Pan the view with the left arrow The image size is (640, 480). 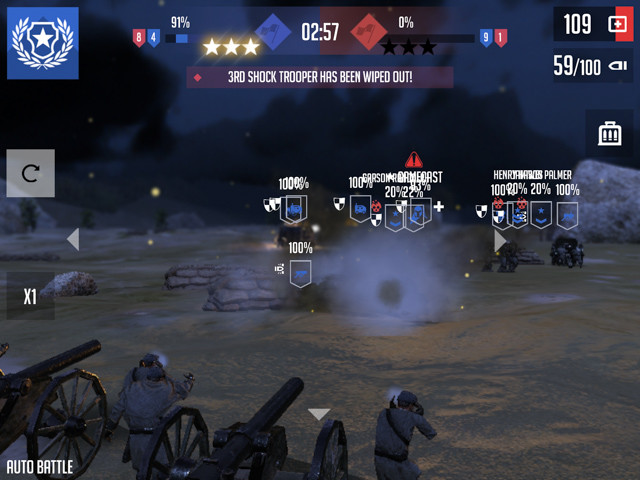[72, 239]
